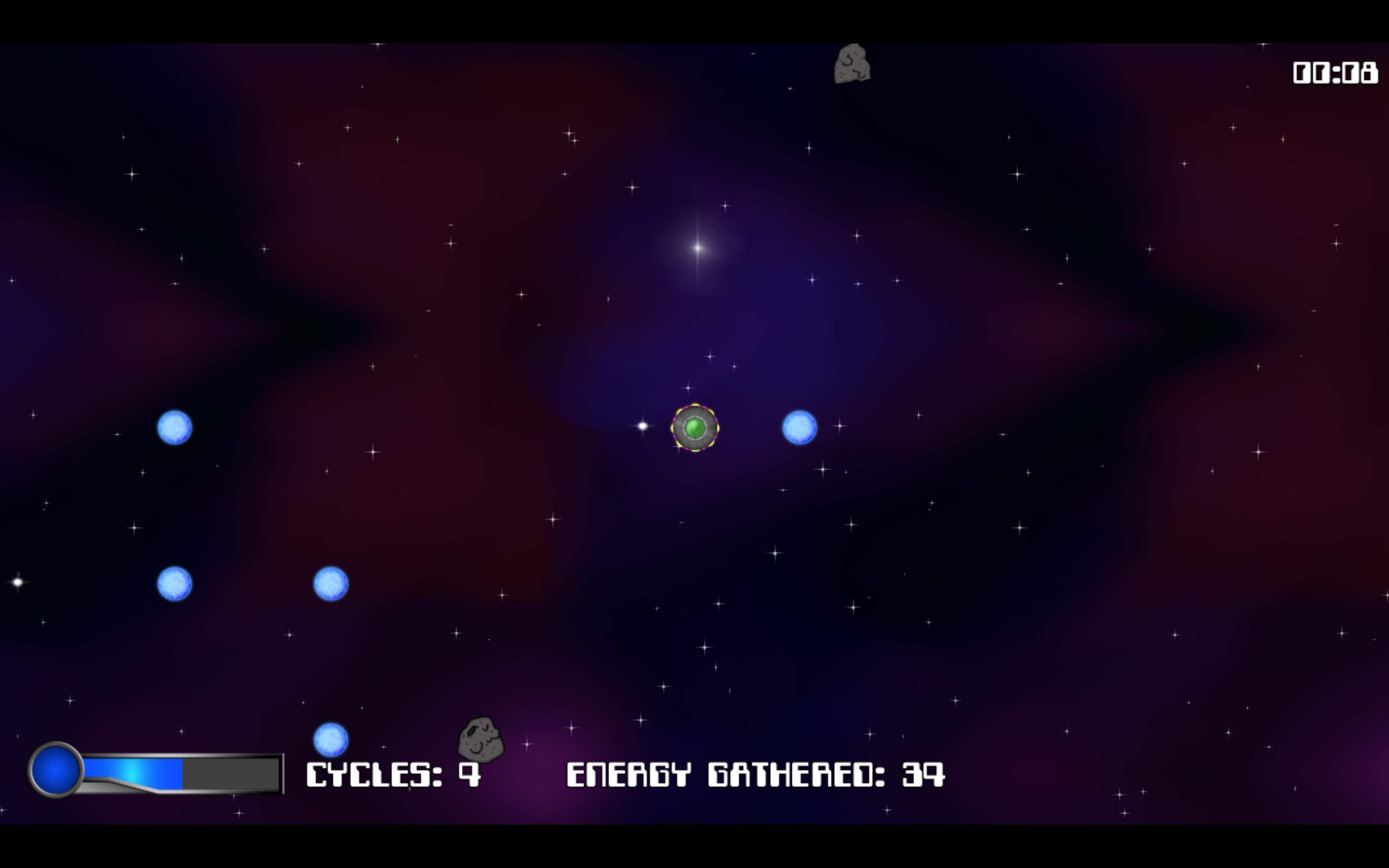Select the green-core player ship
Image resolution: width=1389 pixels, height=868 pixels.
coord(695,428)
